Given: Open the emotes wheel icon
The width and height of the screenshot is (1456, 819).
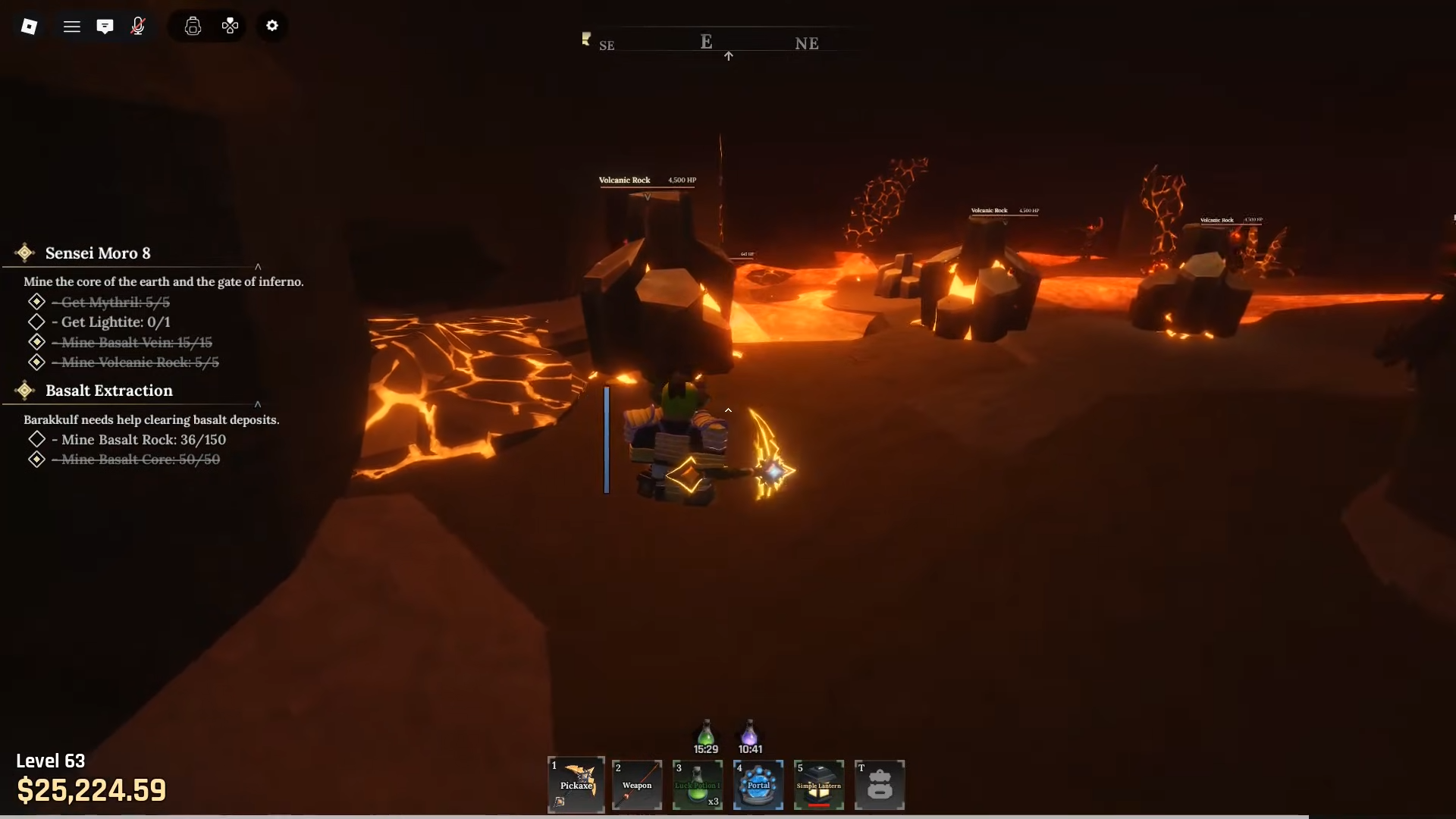Looking at the screenshot, I should [x=229, y=25].
